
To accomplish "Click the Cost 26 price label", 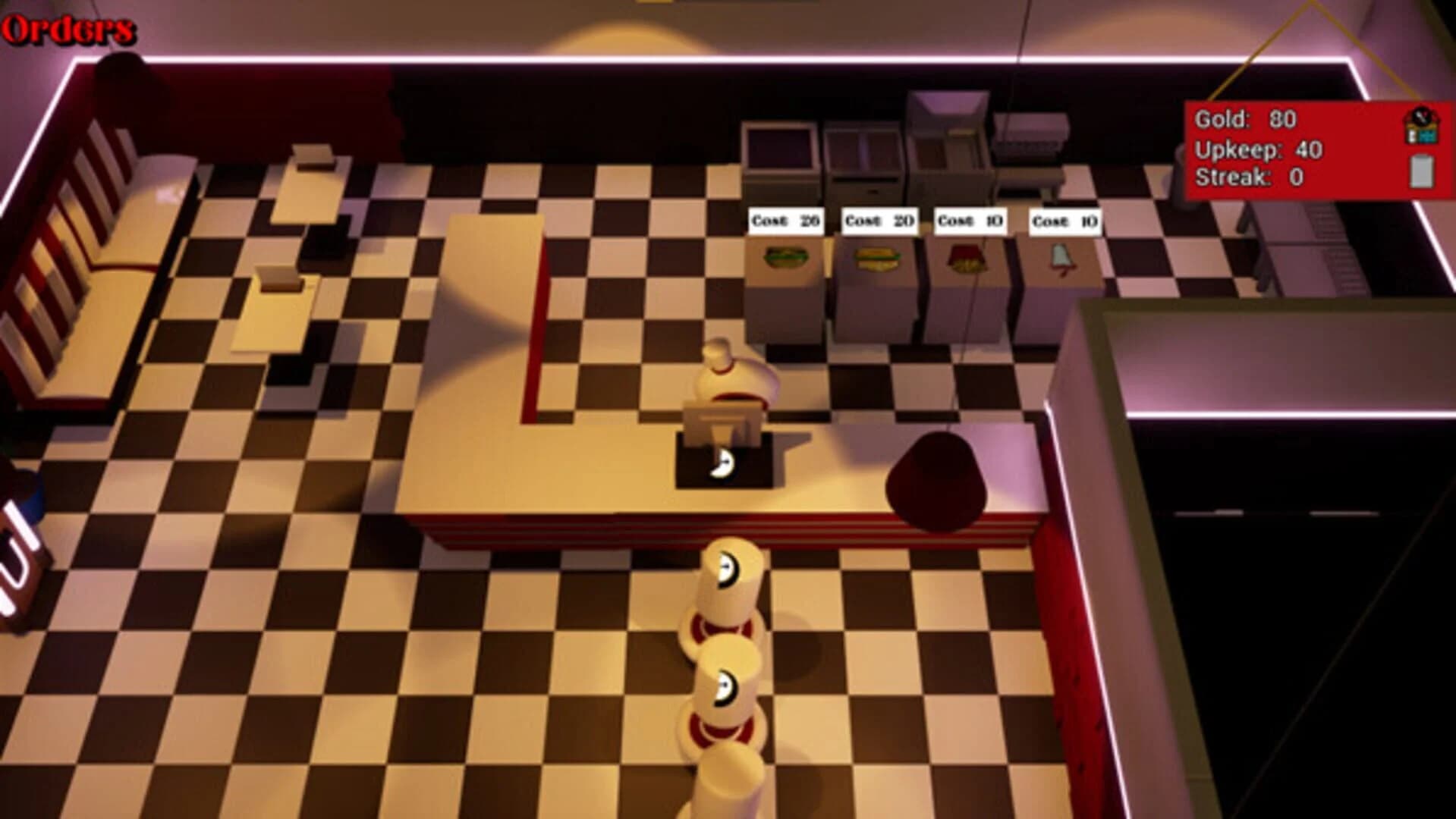I will coord(786,221).
